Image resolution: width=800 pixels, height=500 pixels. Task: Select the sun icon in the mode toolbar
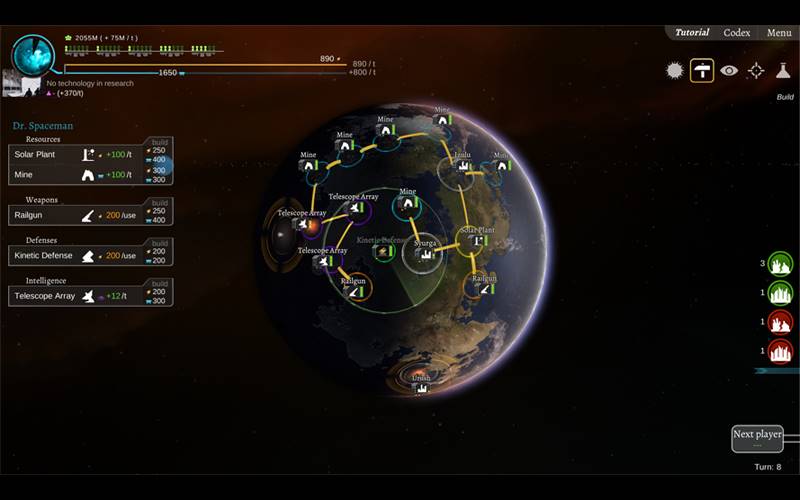point(674,71)
